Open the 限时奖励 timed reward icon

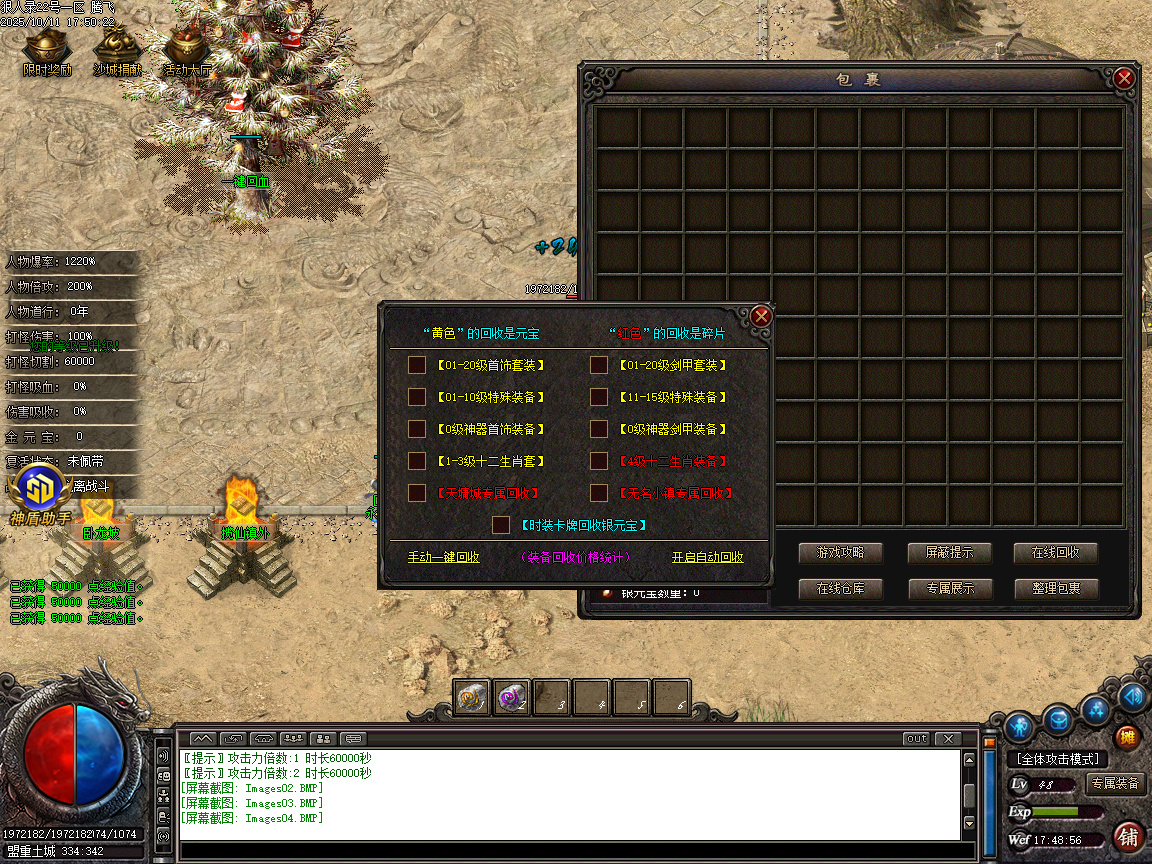coord(48,50)
